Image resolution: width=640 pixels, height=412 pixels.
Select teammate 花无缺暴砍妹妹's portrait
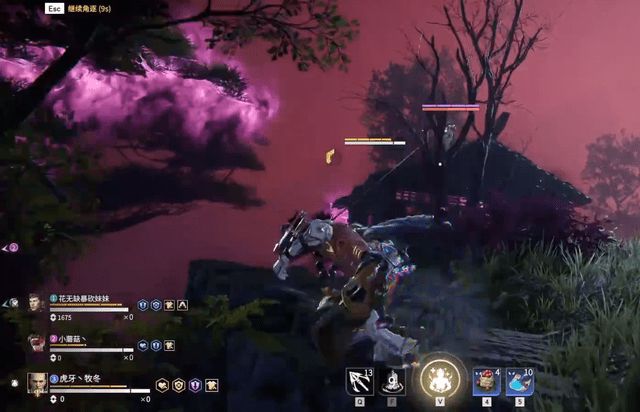(36, 304)
